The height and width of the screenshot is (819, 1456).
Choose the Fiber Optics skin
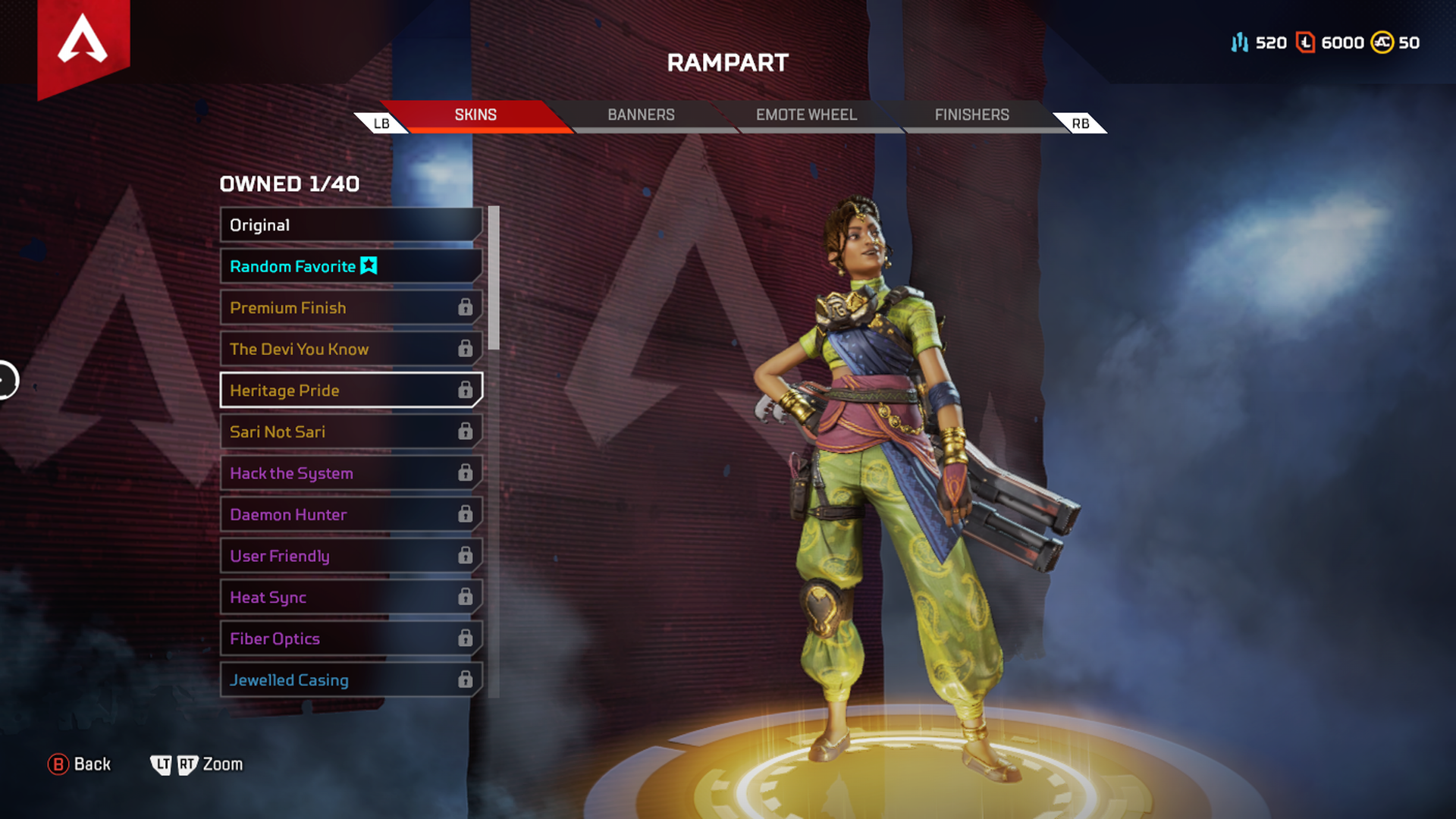coord(350,639)
